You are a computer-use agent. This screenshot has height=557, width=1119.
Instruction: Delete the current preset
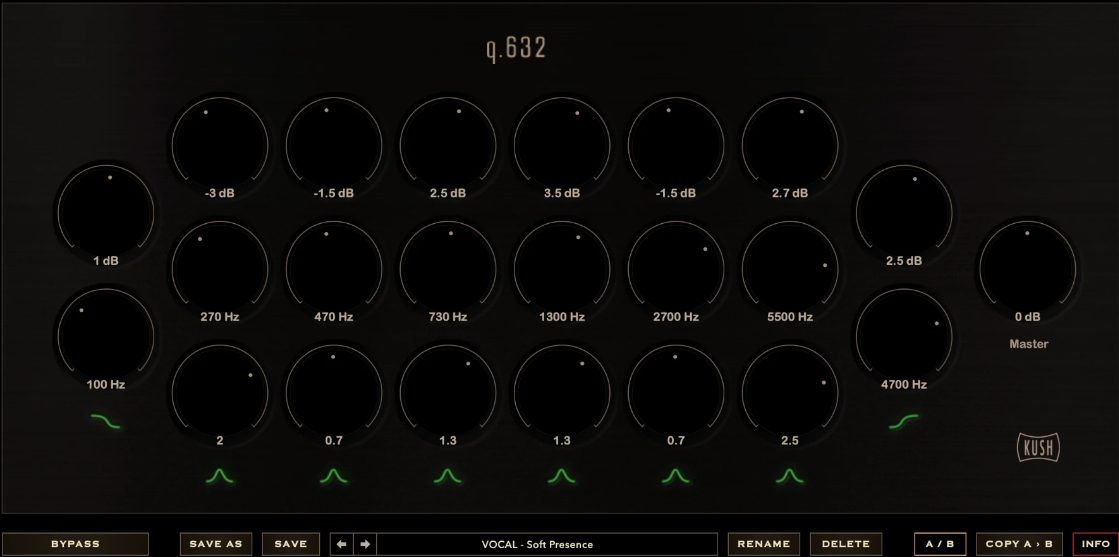pos(846,544)
